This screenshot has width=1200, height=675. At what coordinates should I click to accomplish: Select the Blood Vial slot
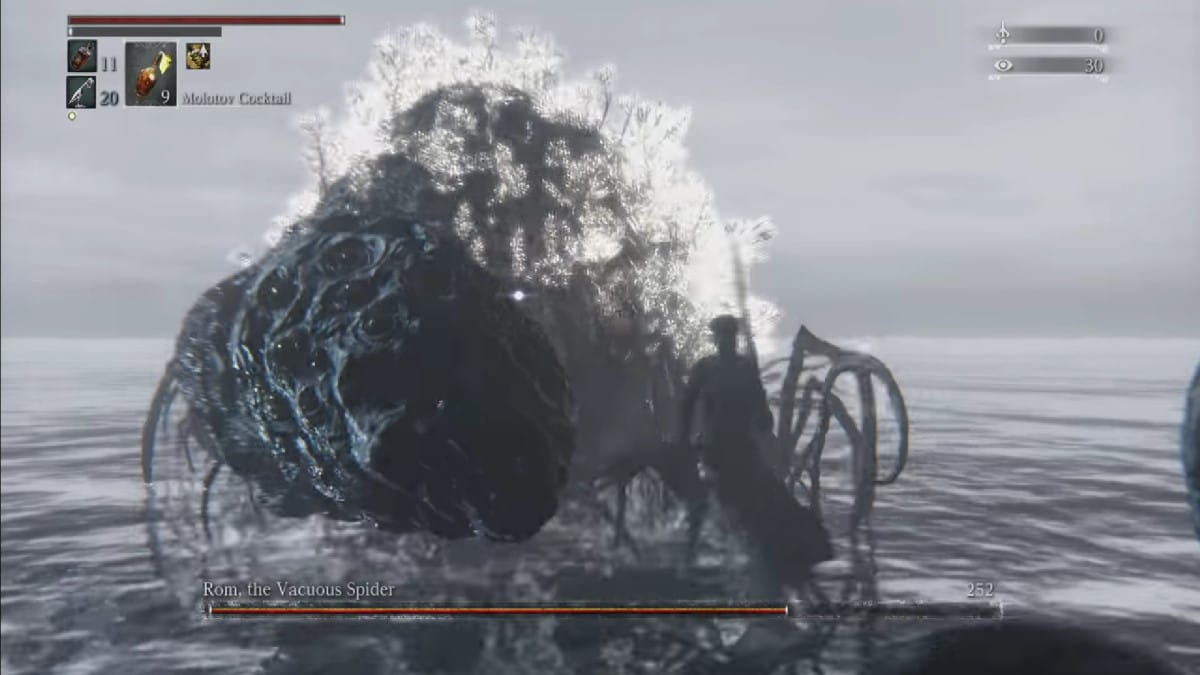pos(82,56)
